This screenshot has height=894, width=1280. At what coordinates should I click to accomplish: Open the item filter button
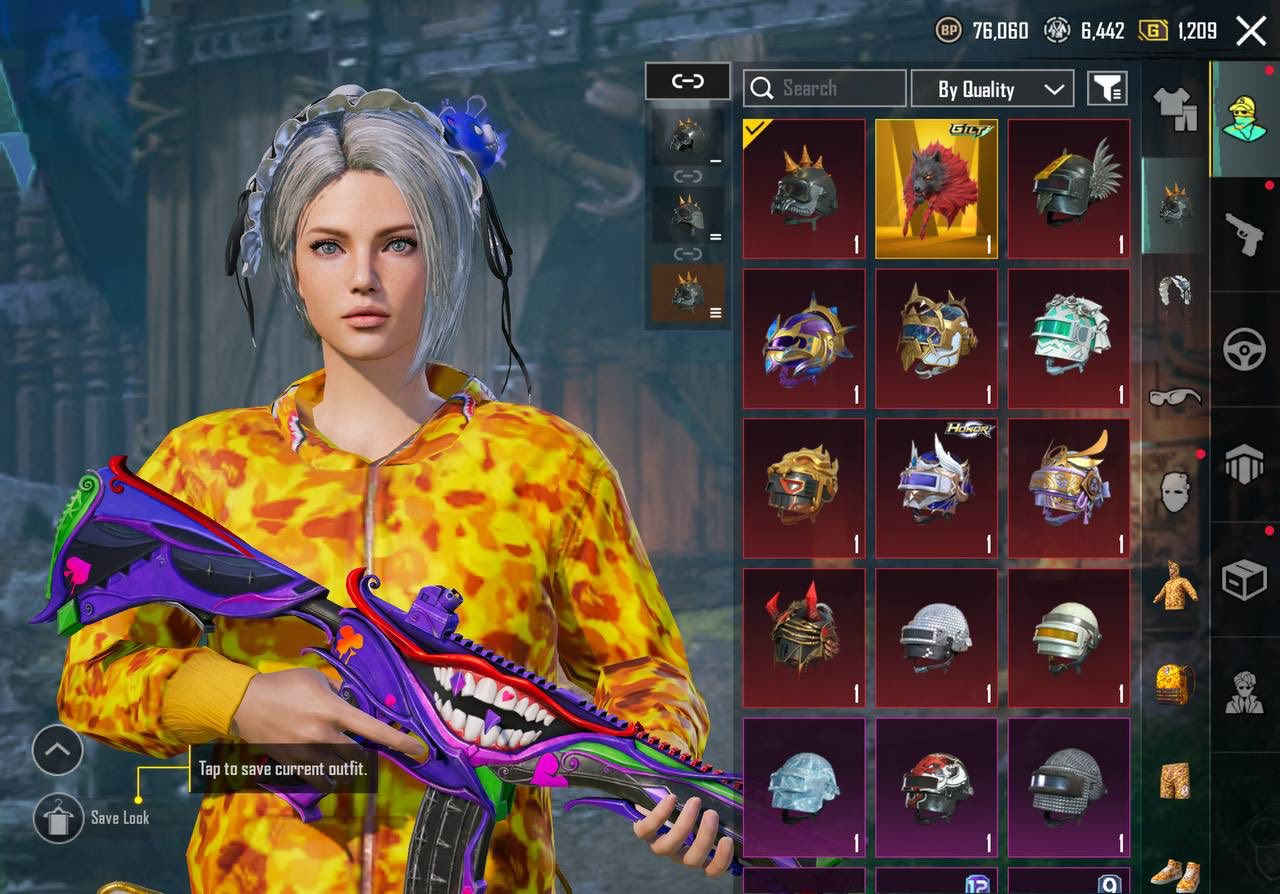1107,89
